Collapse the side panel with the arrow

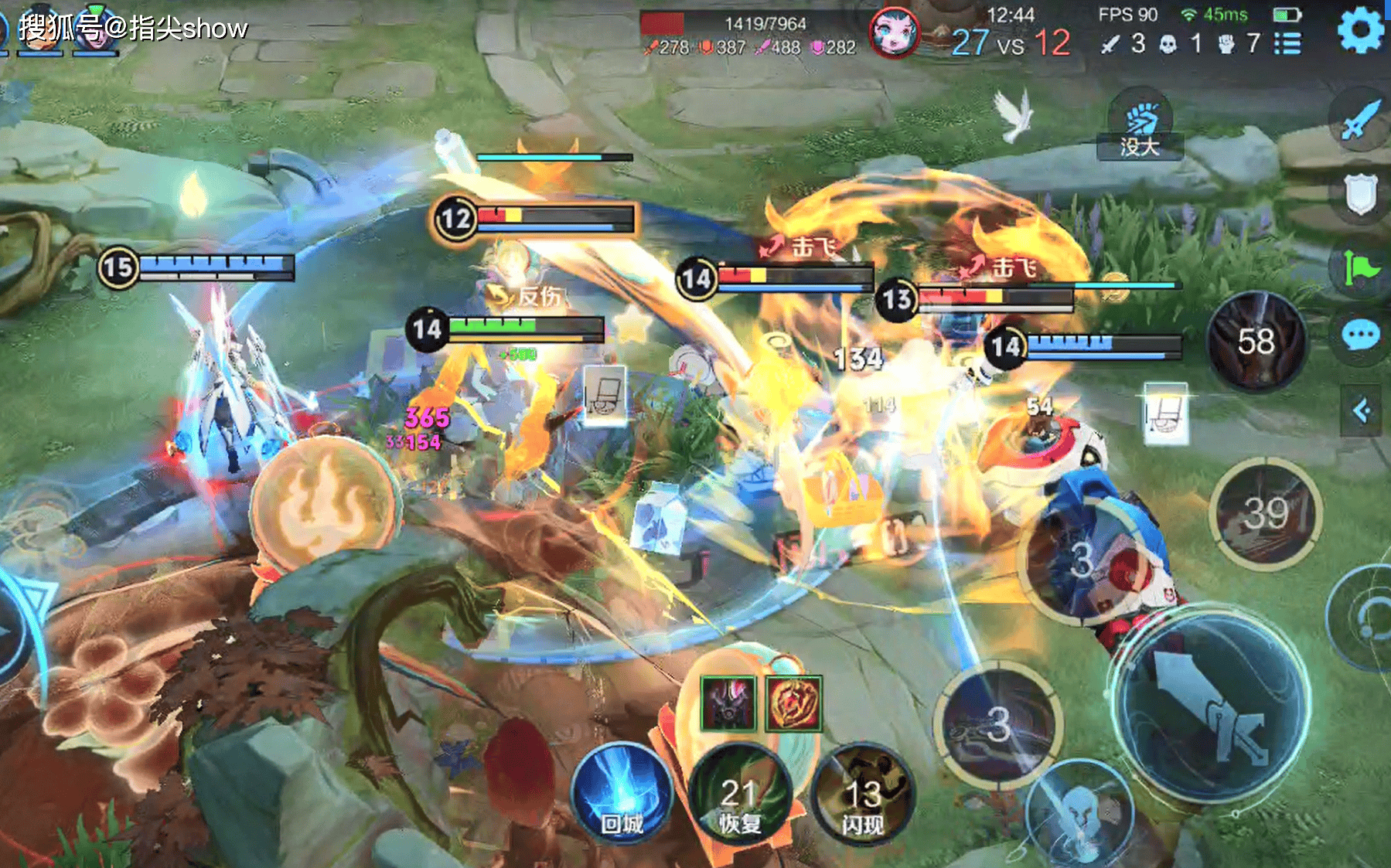point(1362,410)
